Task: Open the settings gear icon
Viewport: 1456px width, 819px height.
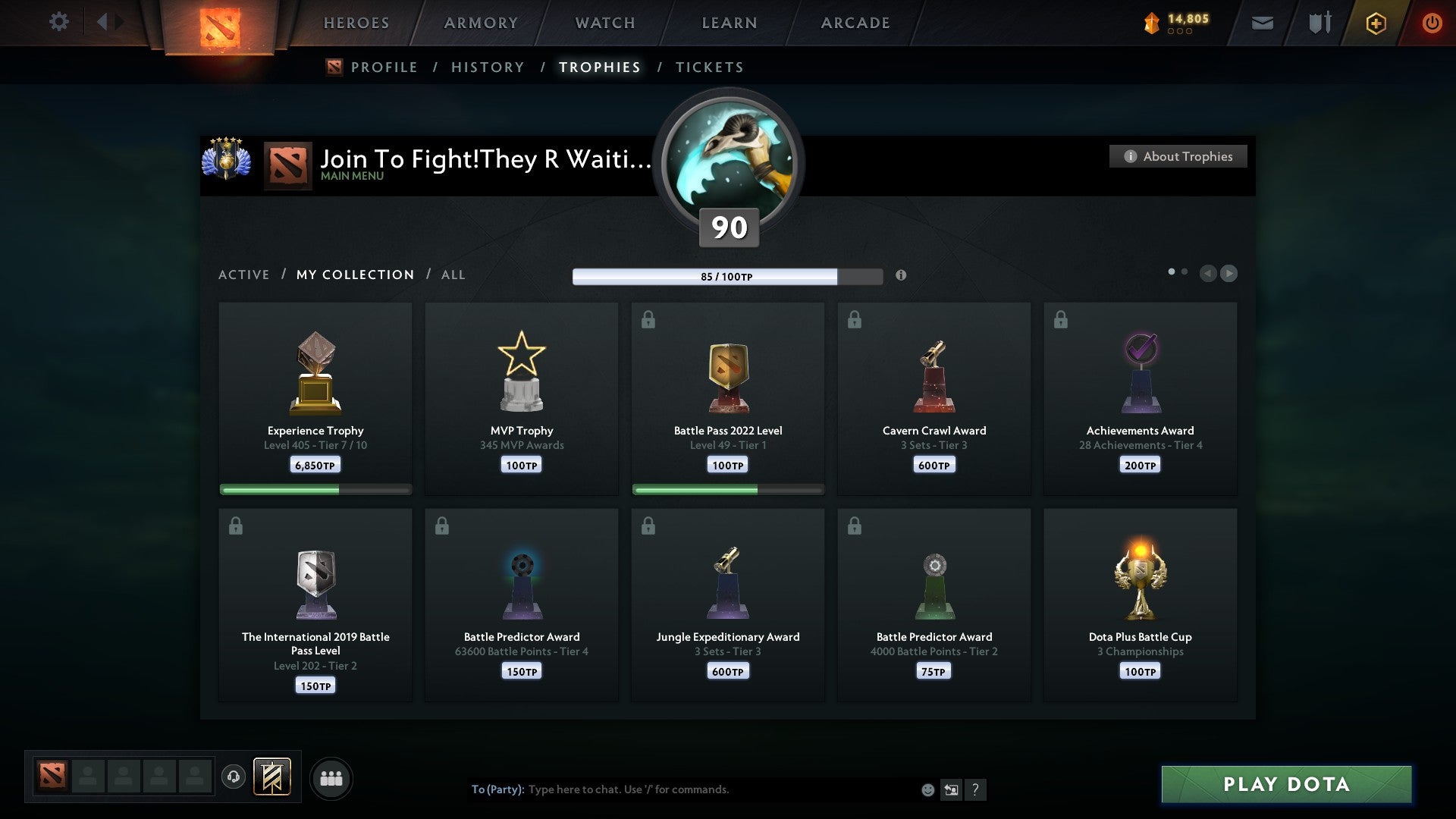Action: pyautogui.click(x=59, y=21)
